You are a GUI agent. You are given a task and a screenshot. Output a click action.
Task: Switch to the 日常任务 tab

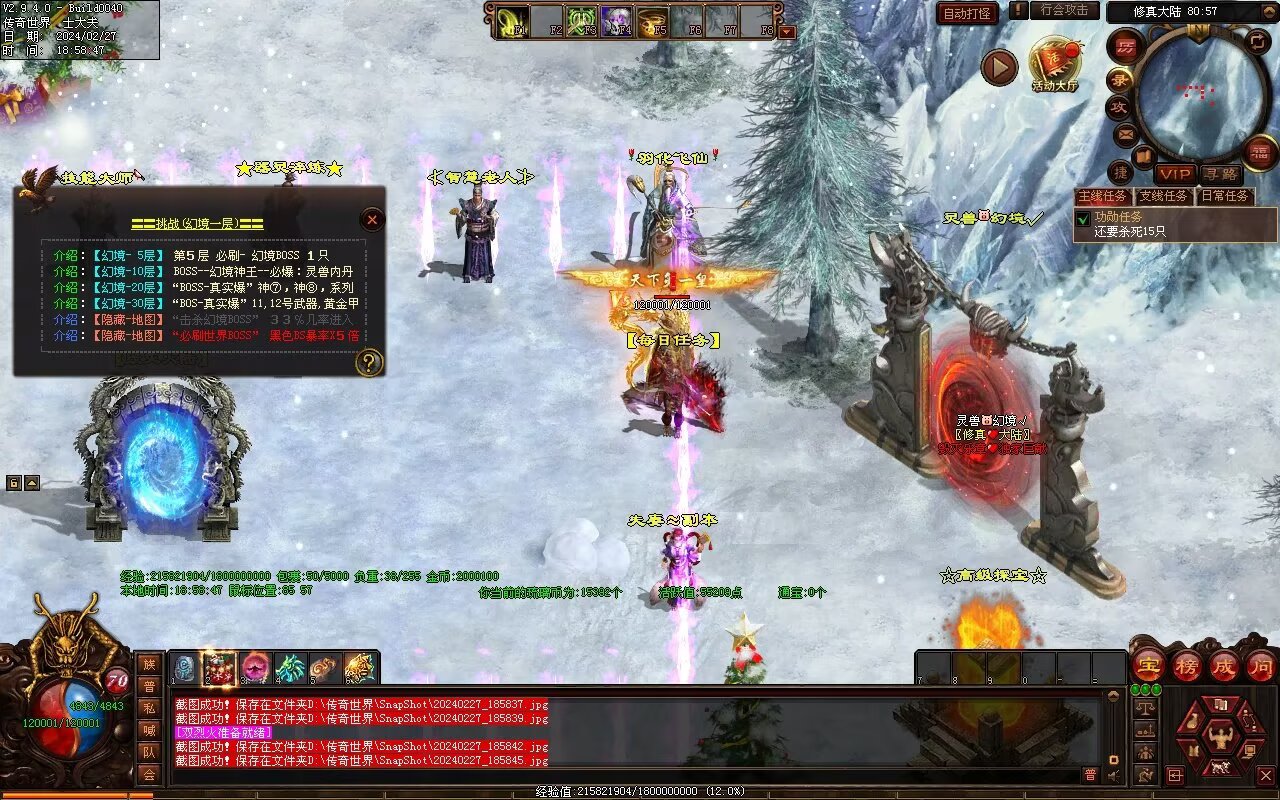click(1225, 196)
